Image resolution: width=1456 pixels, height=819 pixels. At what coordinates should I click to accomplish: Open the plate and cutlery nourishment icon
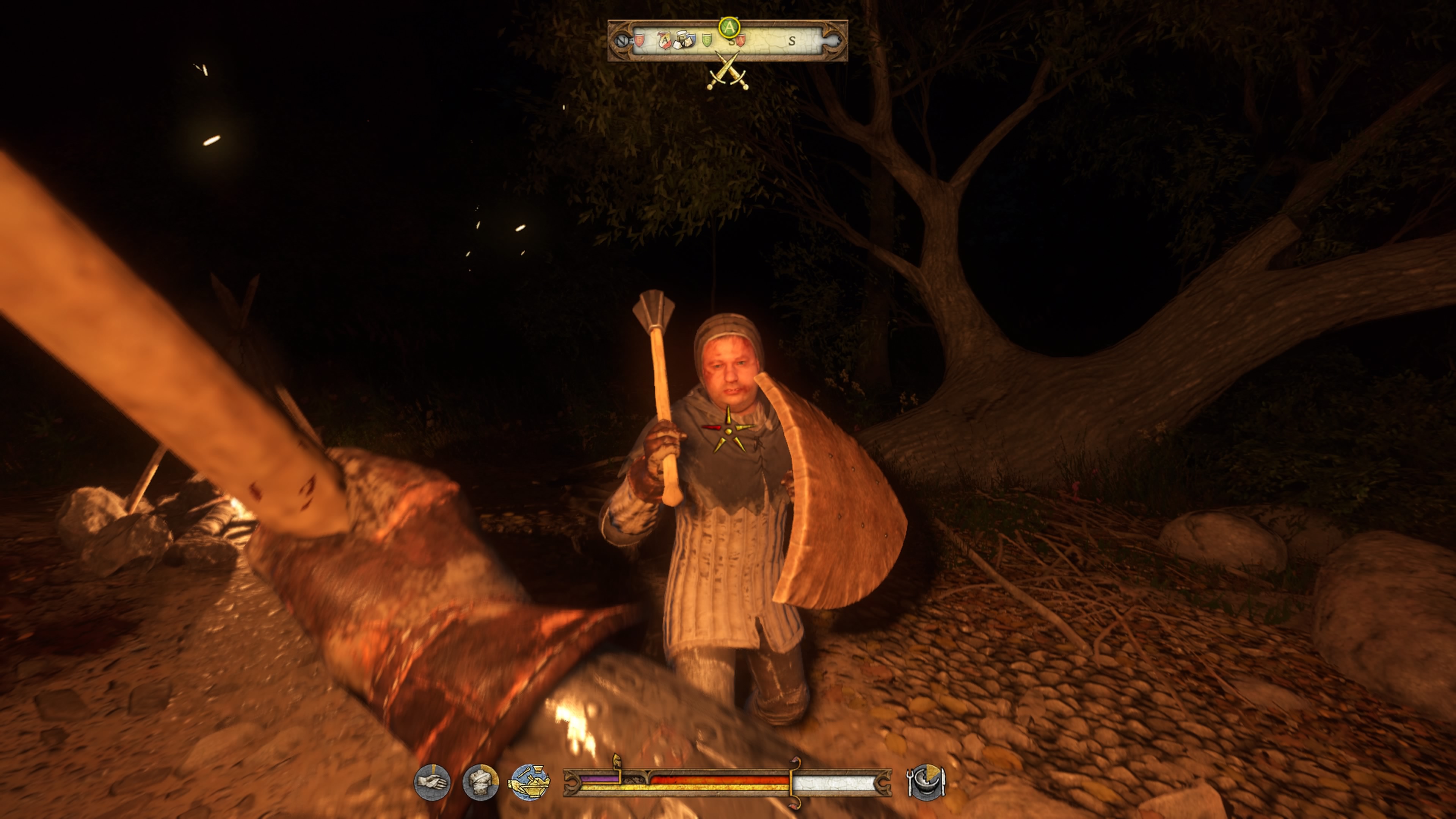(926, 782)
